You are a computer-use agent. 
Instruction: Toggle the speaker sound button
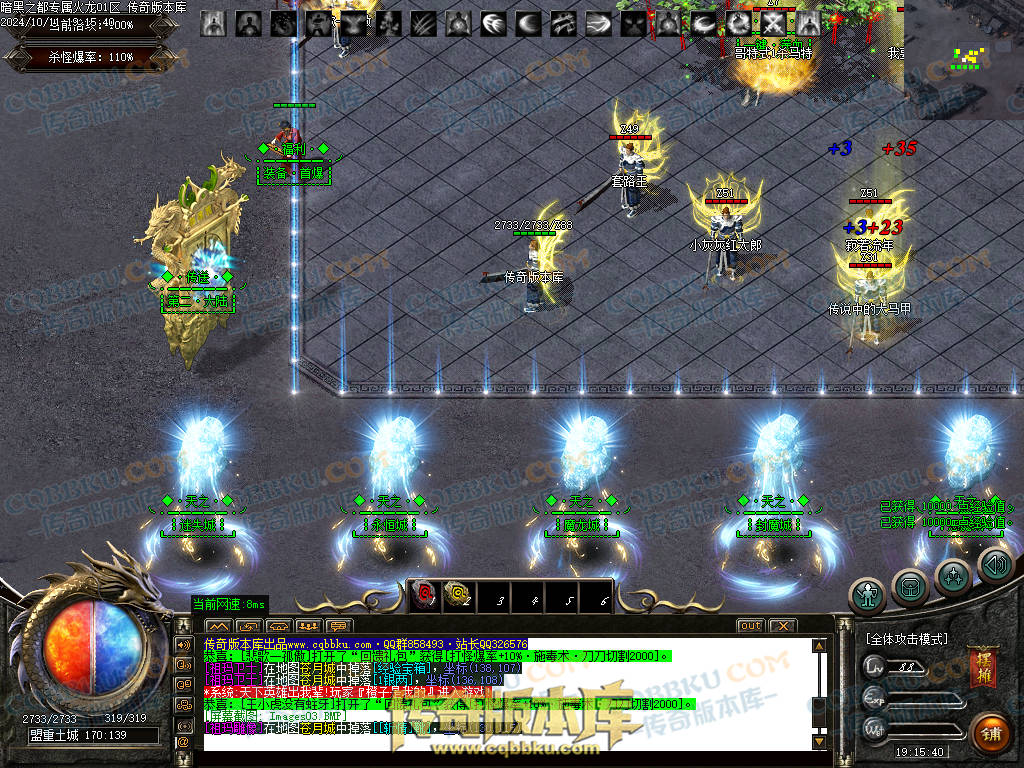click(x=995, y=566)
